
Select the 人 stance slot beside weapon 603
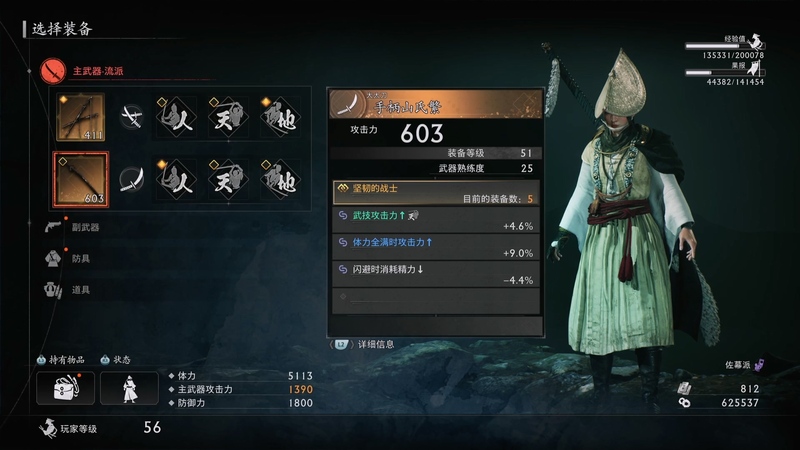pyautogui.click(x=178, y=179)
